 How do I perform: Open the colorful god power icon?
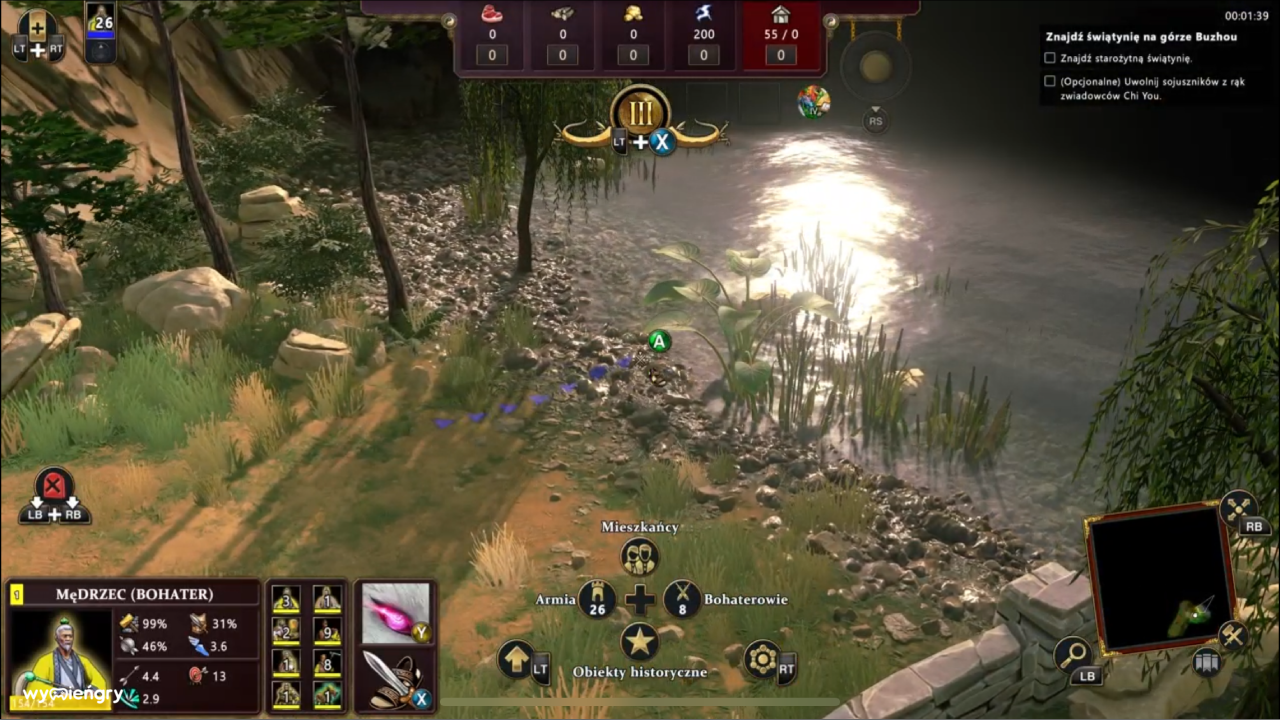813,102
